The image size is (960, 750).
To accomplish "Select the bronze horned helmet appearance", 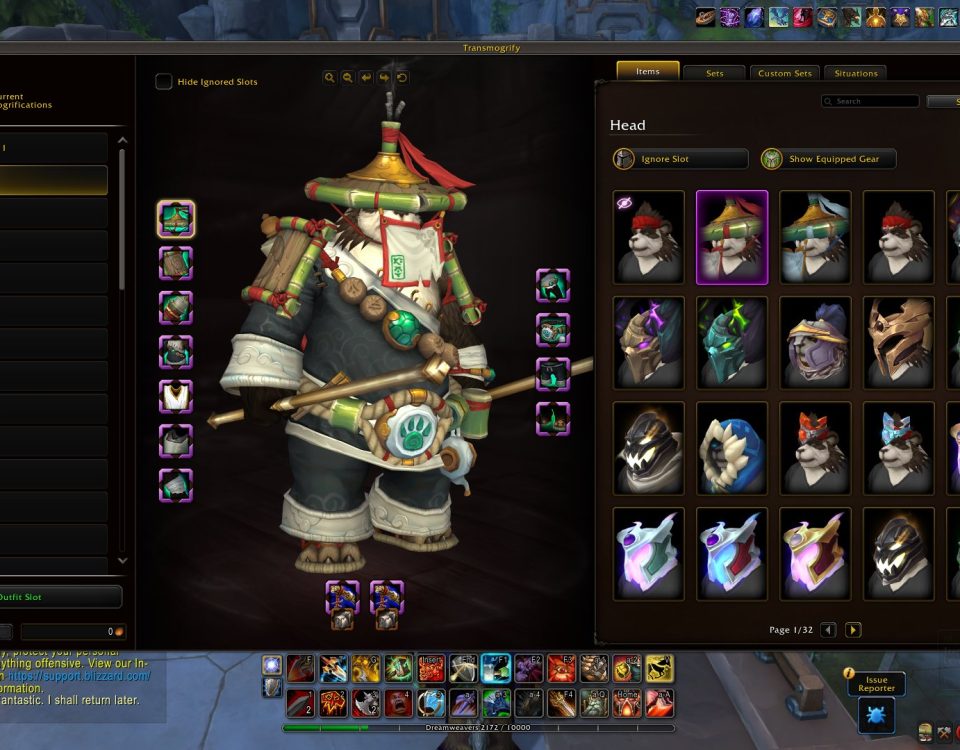I will pyautogui.click(x=898, y=343).
